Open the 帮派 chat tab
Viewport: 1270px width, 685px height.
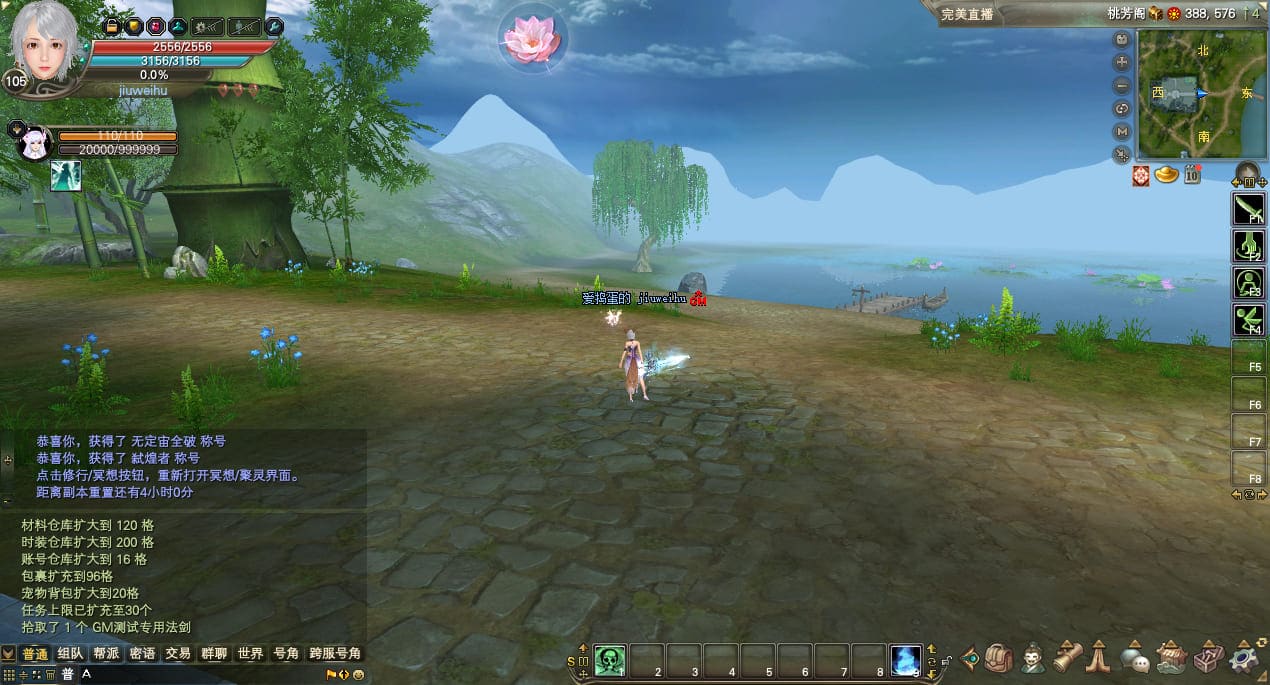coord(106,654)
